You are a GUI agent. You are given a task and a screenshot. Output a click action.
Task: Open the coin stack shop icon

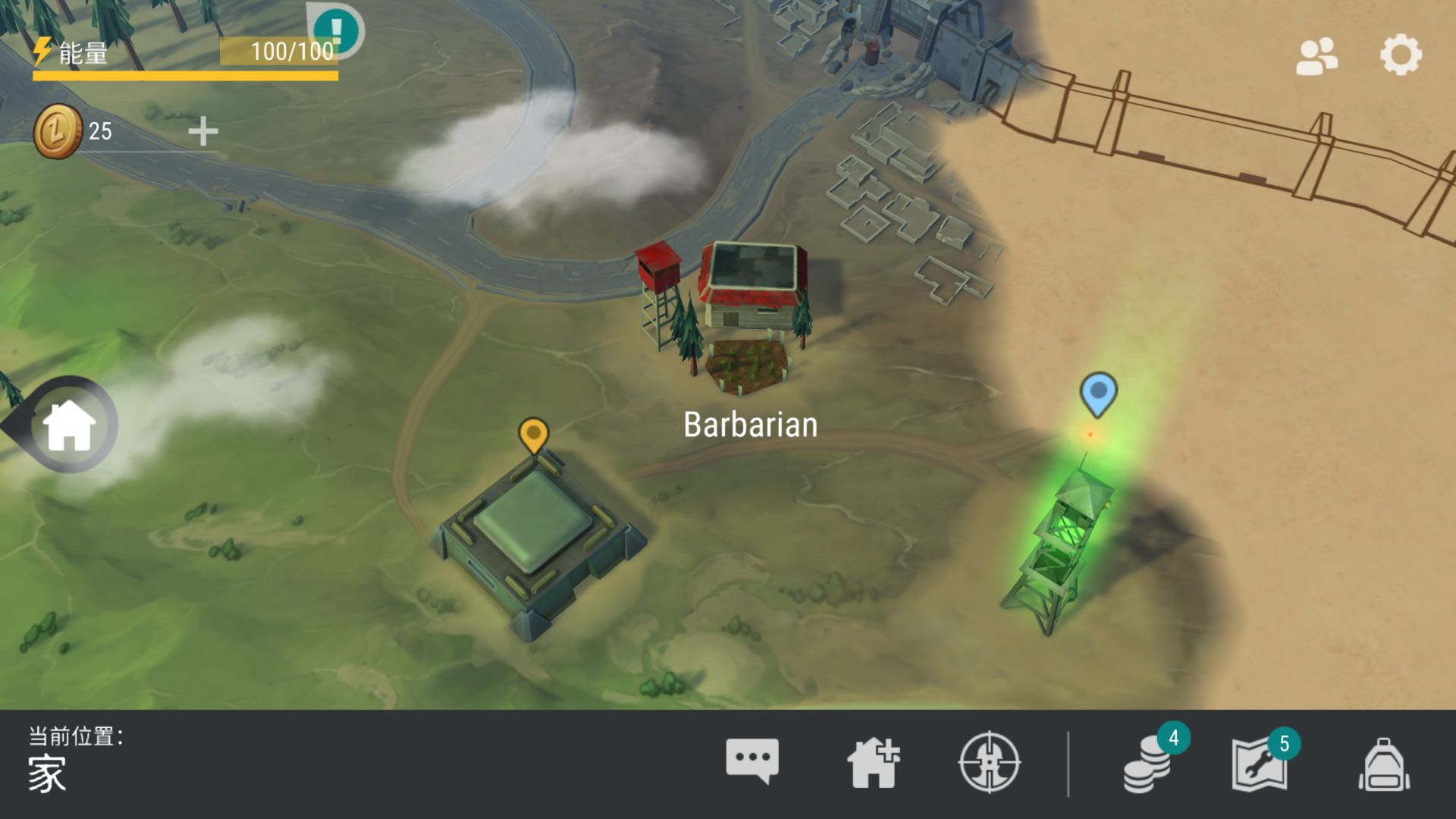(x=1147, y=766)
